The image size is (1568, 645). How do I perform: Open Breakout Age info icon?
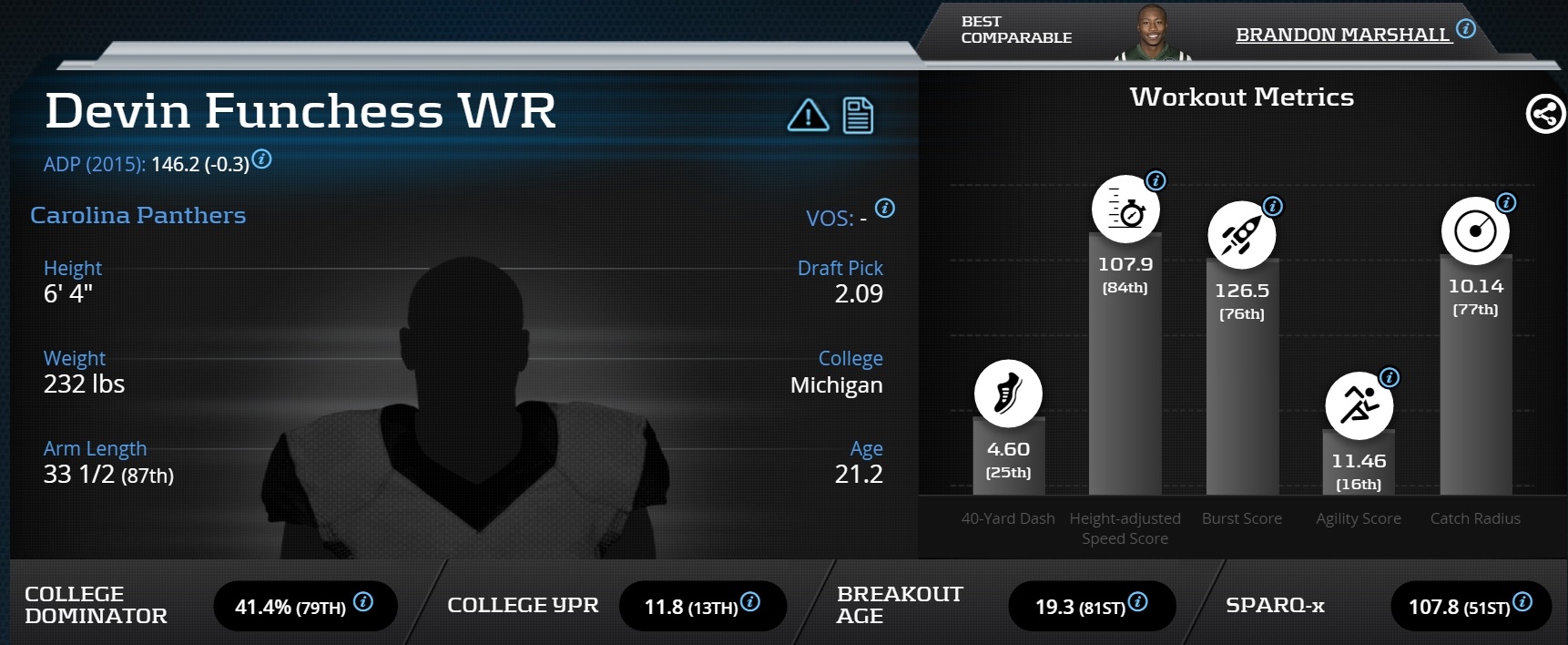pos(1137,602)
